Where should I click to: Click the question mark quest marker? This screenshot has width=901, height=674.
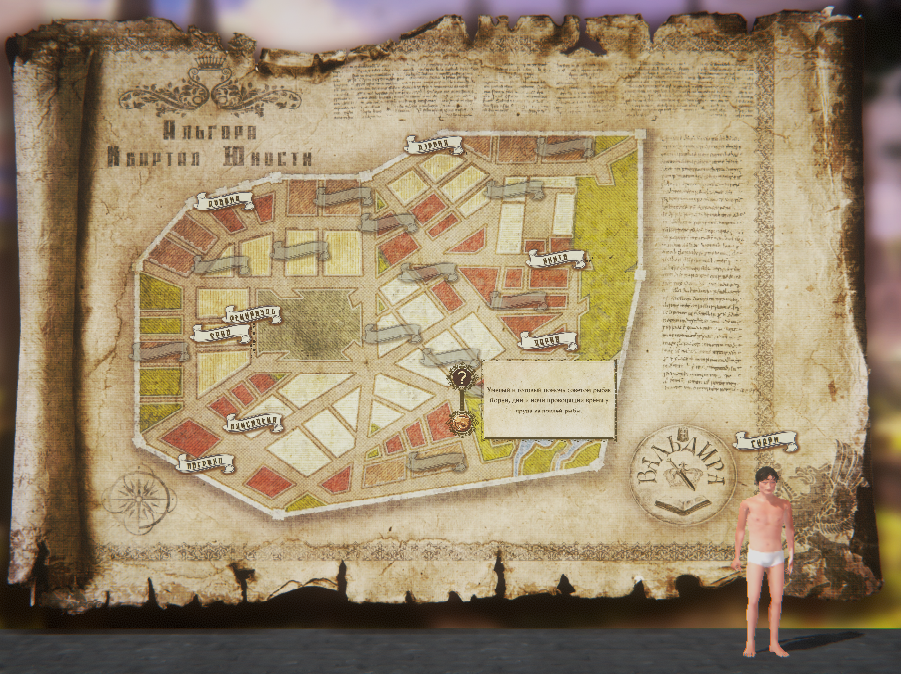pos(461,378)
